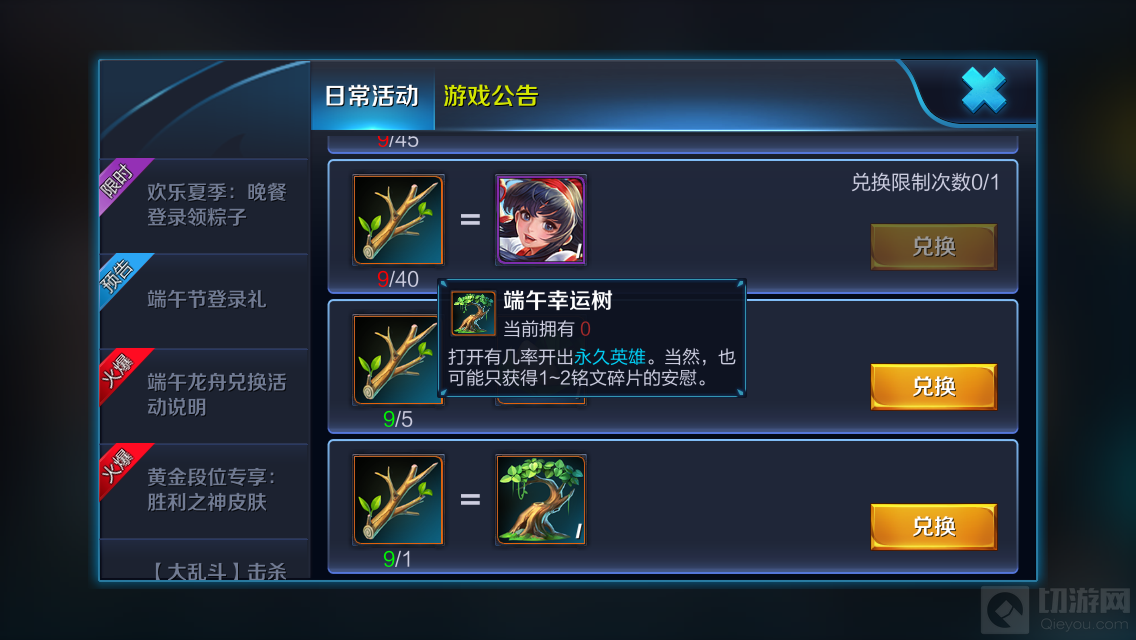Switch to the 日常活动 tab
The height and width of the screenshot is (640, 1136).
coord(371,96)
